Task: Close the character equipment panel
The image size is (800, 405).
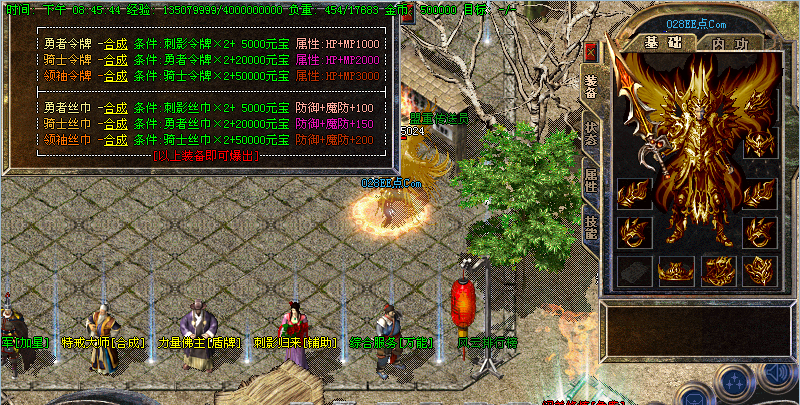Action: click(591, 50)
